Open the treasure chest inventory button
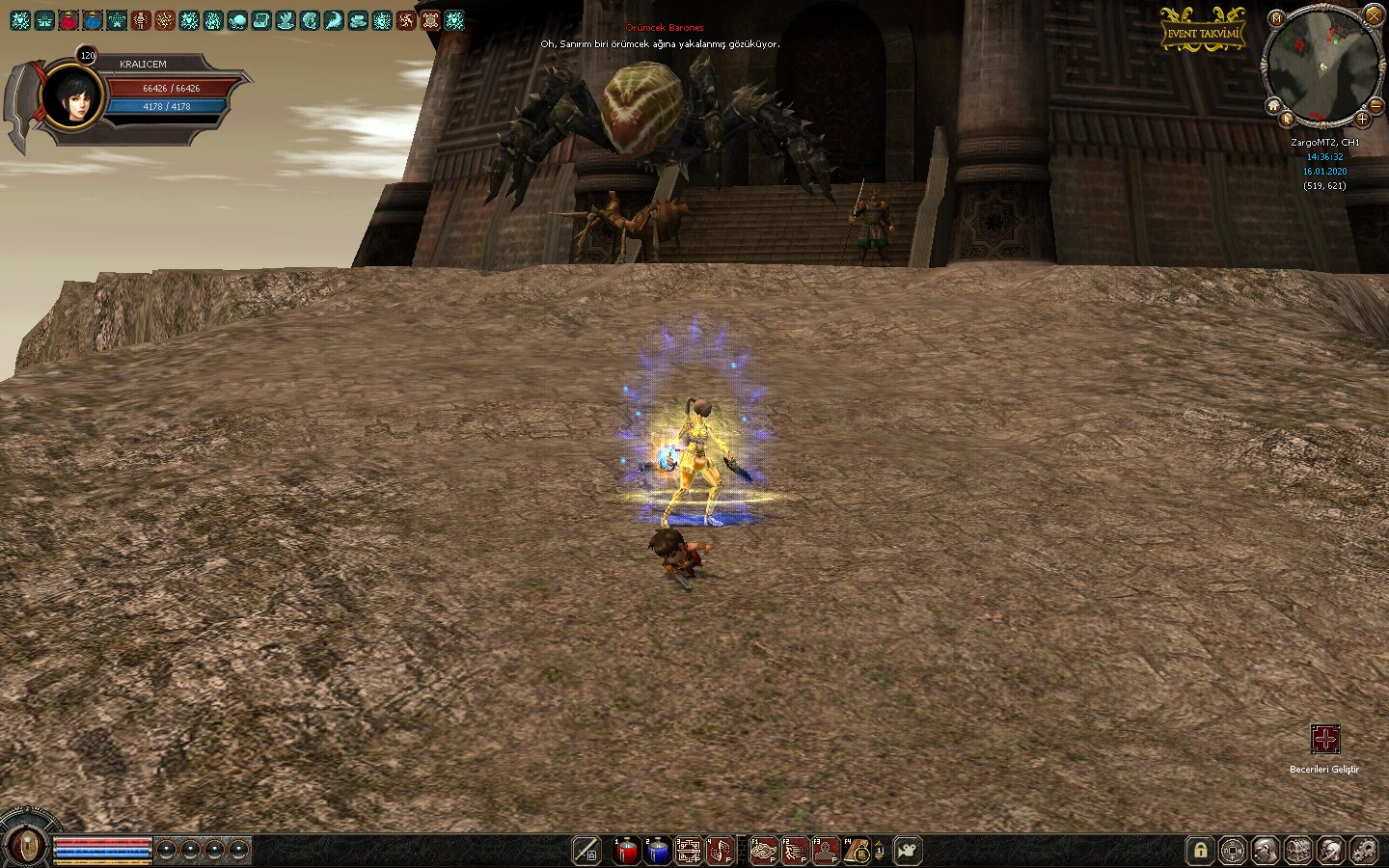1389x868 pixels. click(x=1298, y=851)
